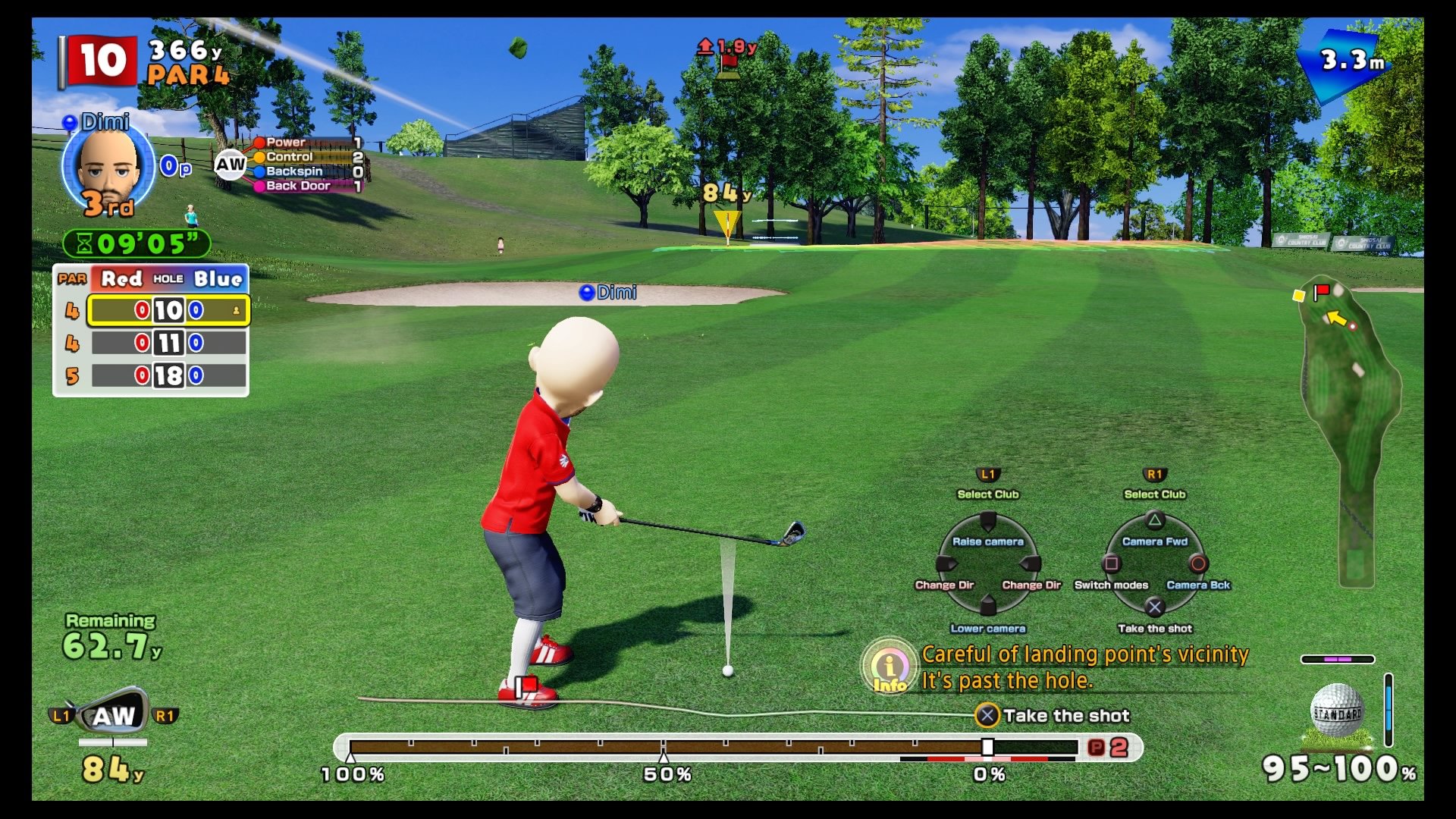Image resolution: width=1456 pixels, height=819 pixels.
Task: Open the Info notification icon
Action: pos(890,667)
